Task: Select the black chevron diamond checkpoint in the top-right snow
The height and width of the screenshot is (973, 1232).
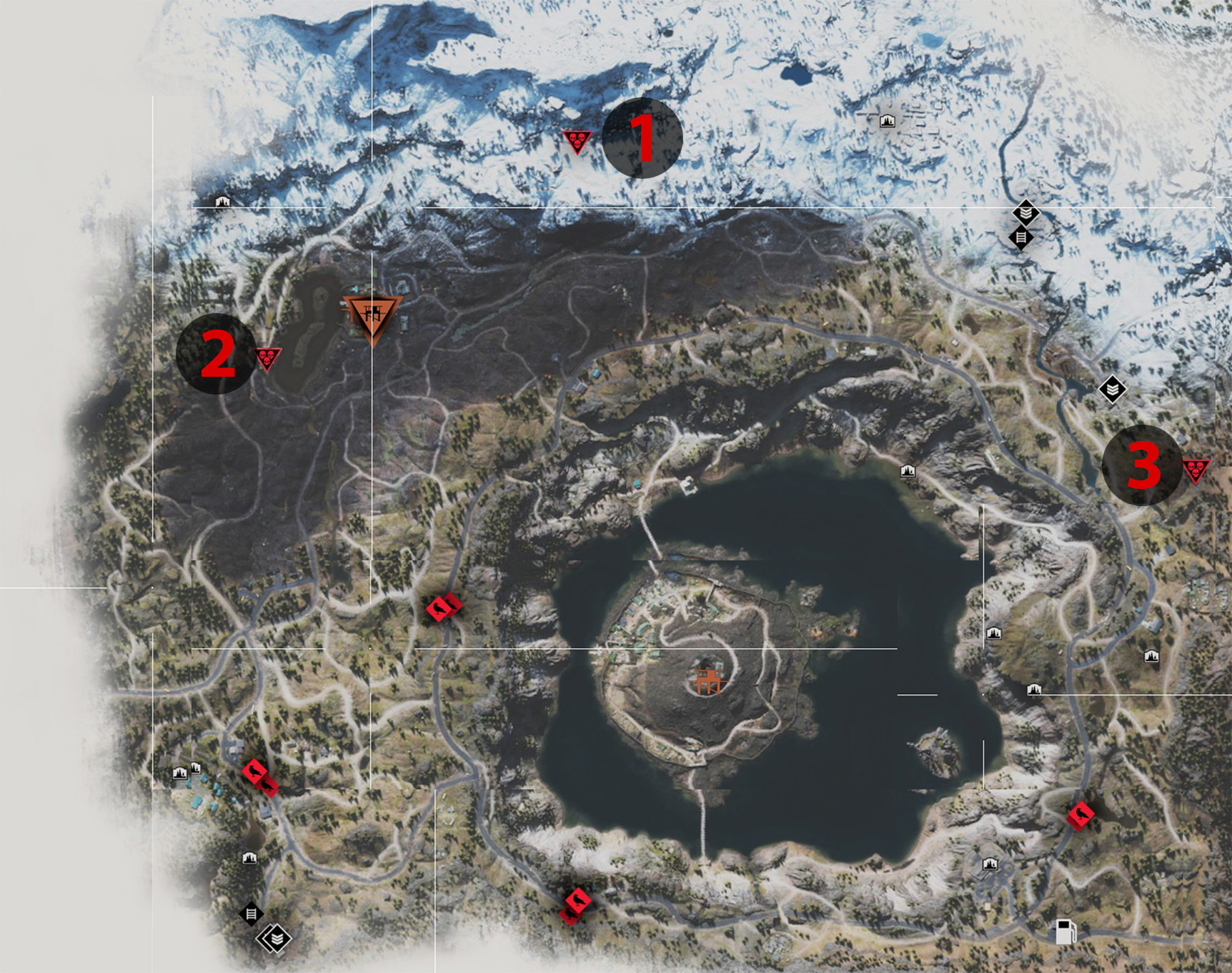Action: pos(1026,212)
